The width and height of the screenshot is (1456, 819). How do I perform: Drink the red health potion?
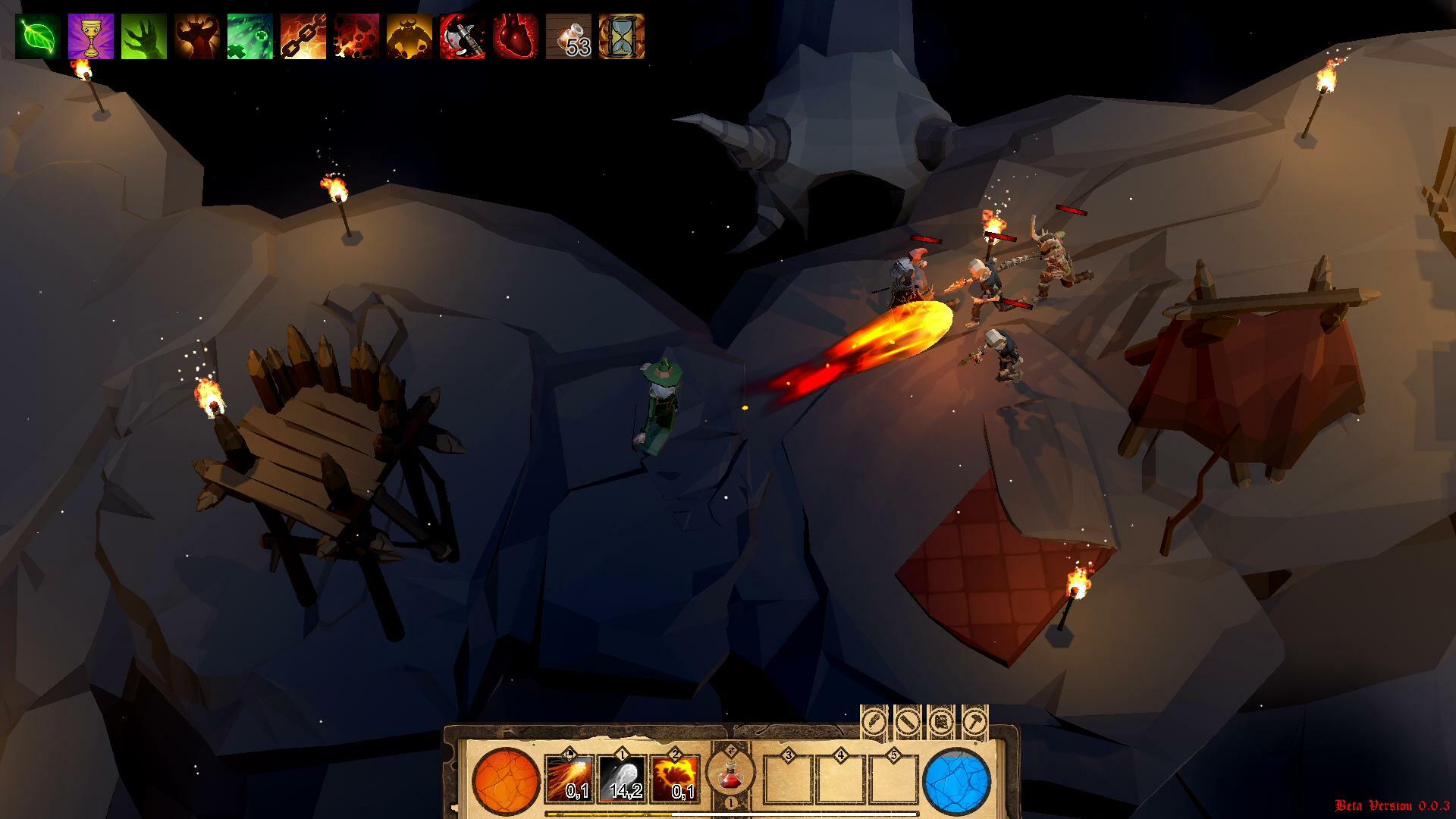pyautogui.click(x=730, y=775)
